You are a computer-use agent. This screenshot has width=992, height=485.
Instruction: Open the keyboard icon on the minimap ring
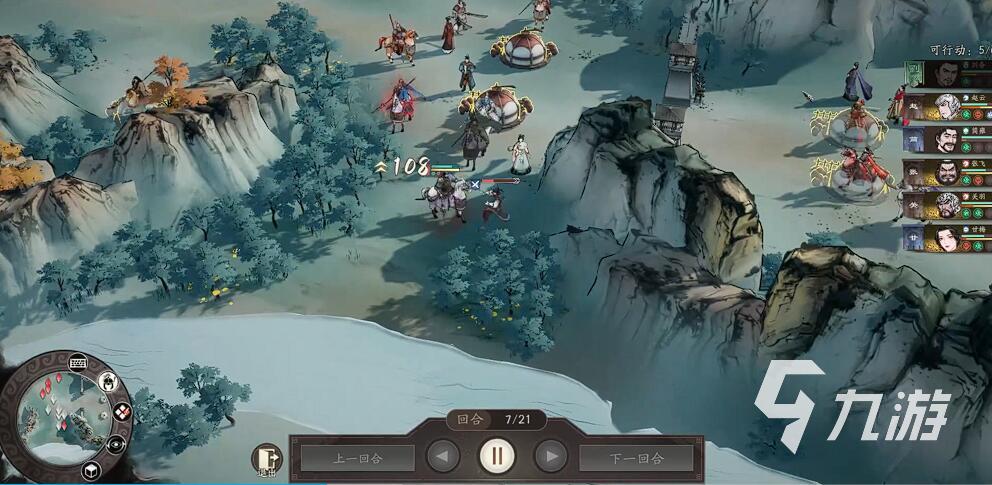[79, 362]
